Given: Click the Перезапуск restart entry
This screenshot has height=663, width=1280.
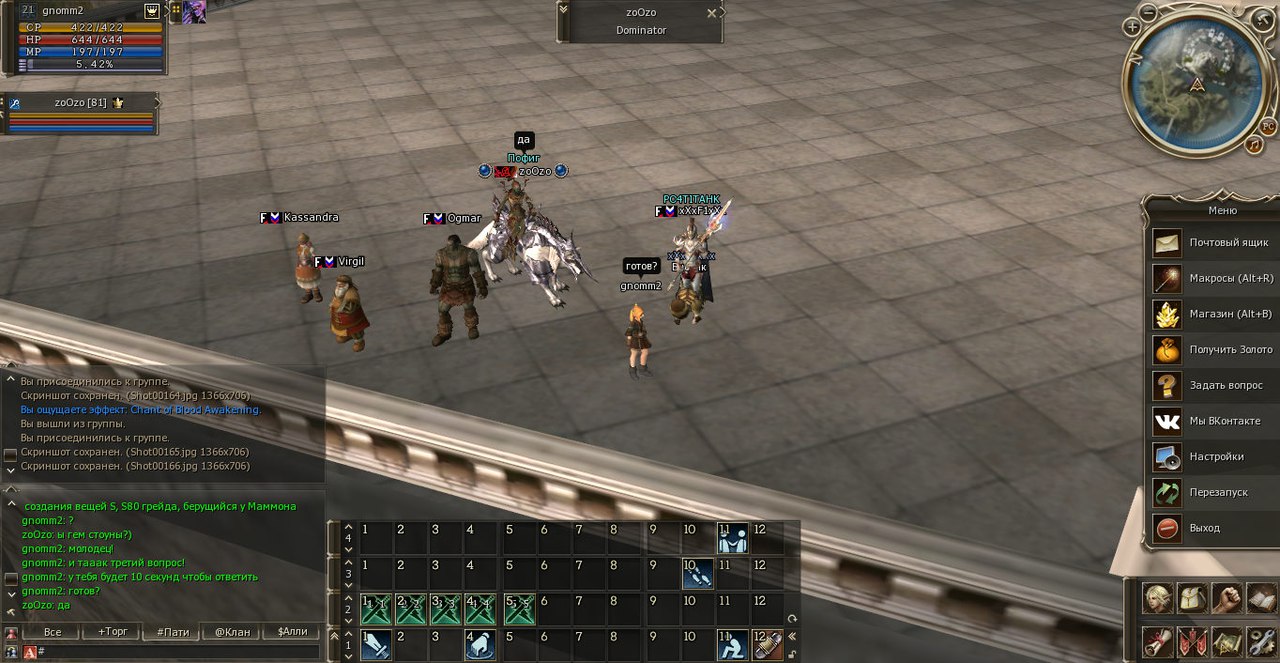Looking at the screenshot, I should [x=1210, y=492].
